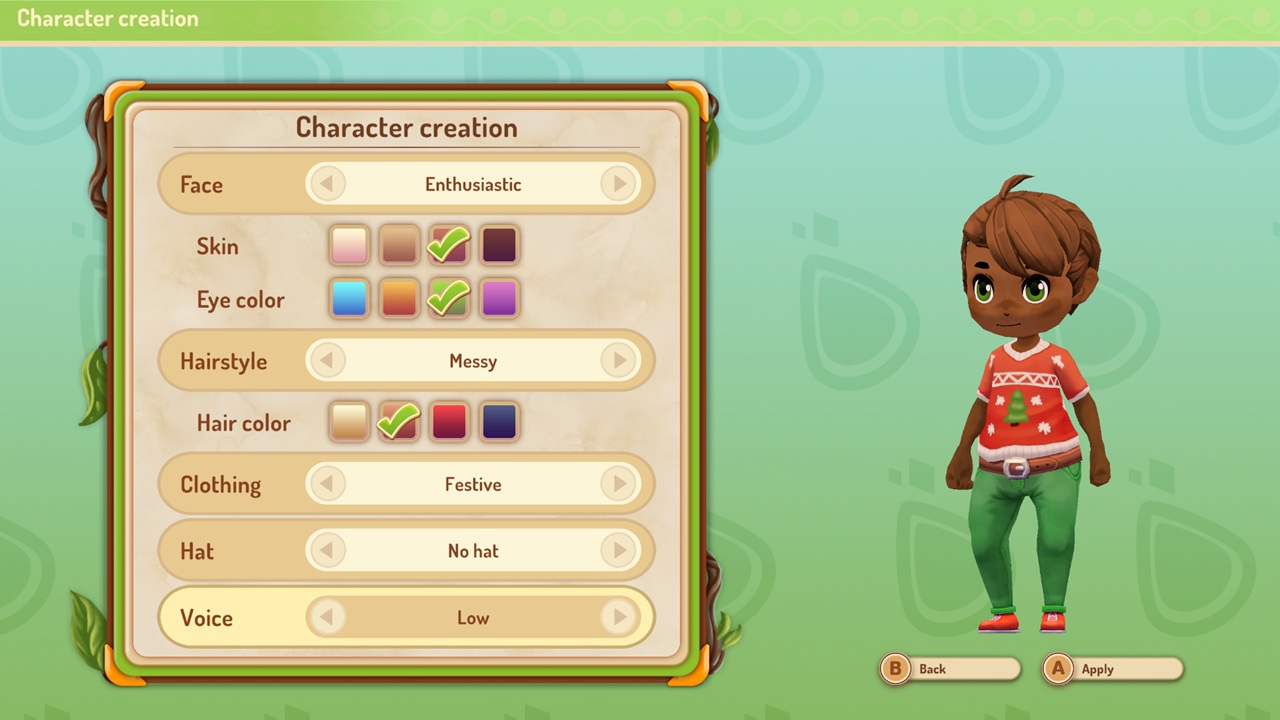Browse backward through Hat options
This screenshot has height=720, width=1280.
point(328,551)
